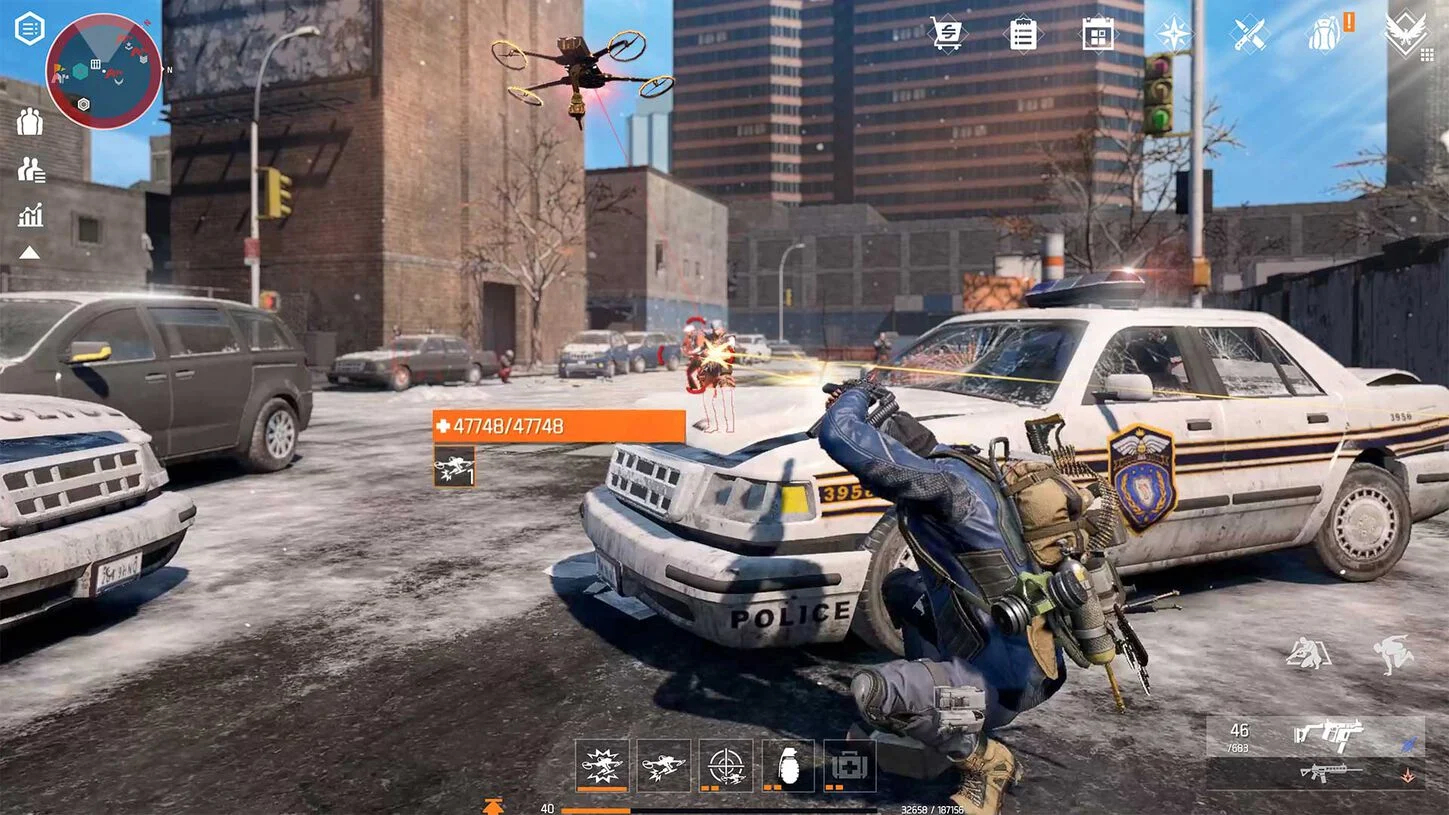Show the bar chart stats panel

[30, 215]
